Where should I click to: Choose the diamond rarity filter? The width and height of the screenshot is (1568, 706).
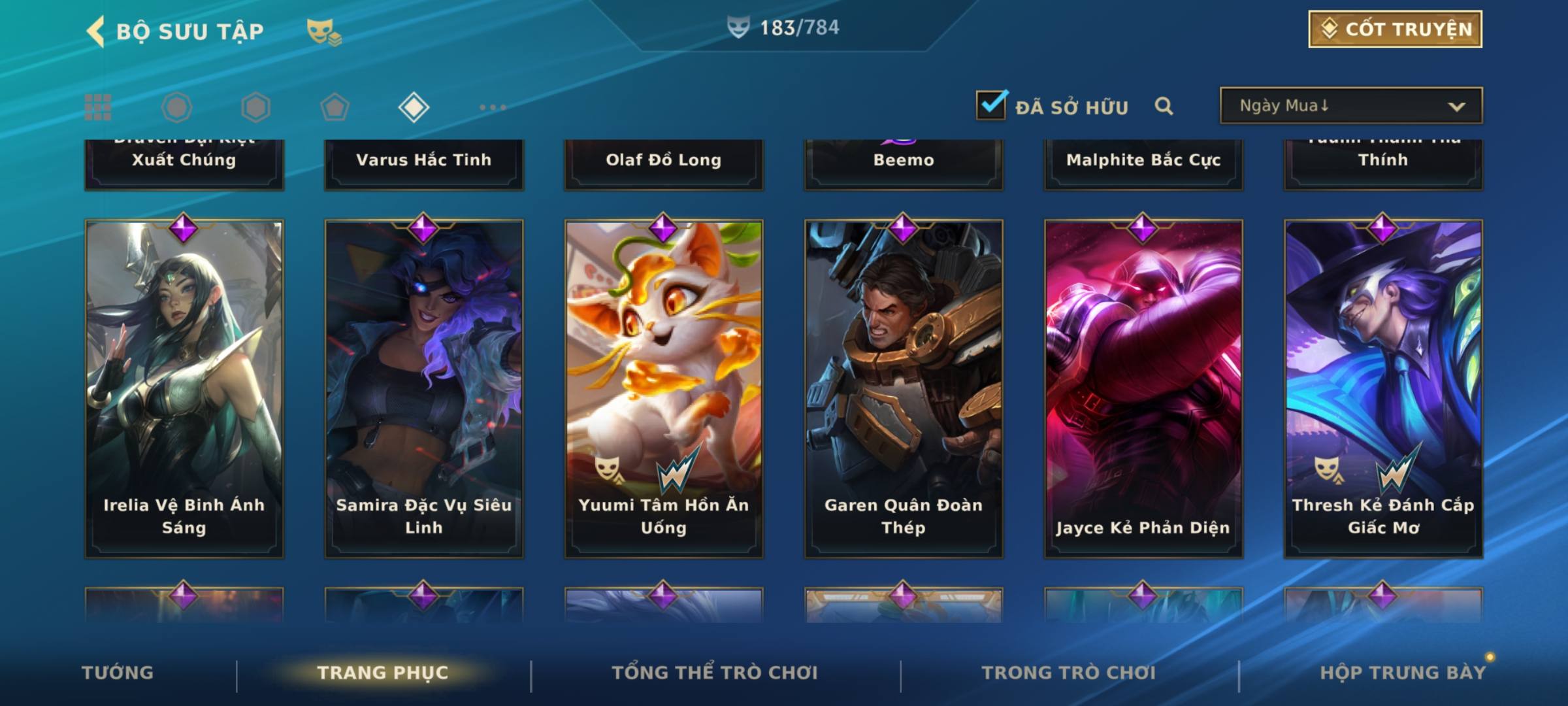pyautogui.click(x=414, y=107)
